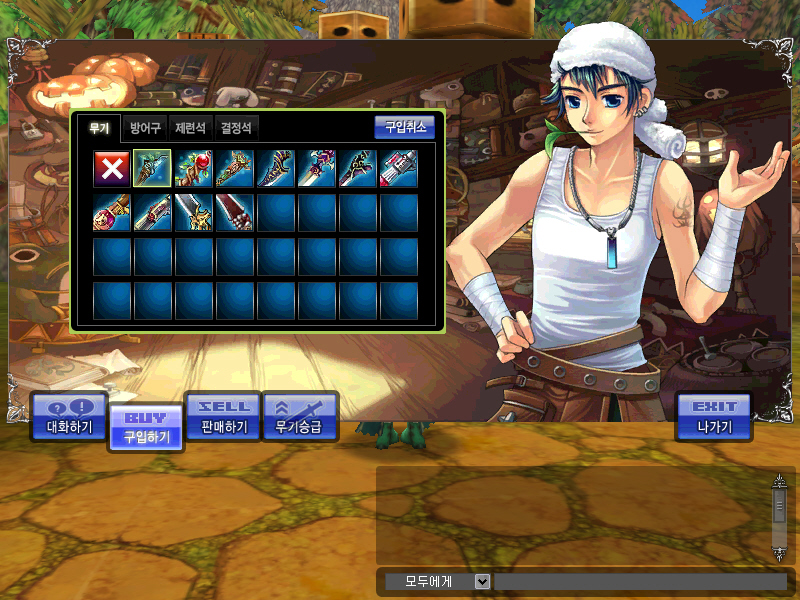Select the highlighted leafy wooden staff
The height and width of the screenshot is (600, 800).
152,168
